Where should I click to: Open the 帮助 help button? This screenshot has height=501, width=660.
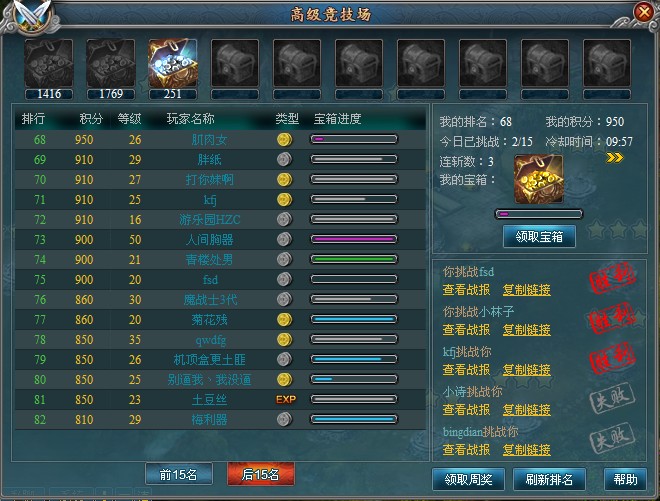(625, 479)
